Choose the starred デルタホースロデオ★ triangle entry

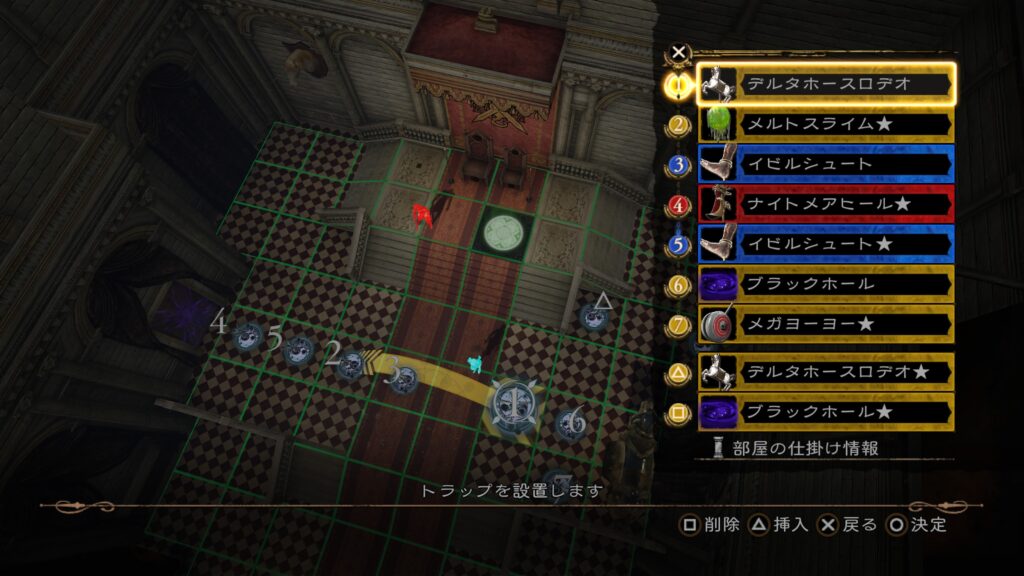826,372
